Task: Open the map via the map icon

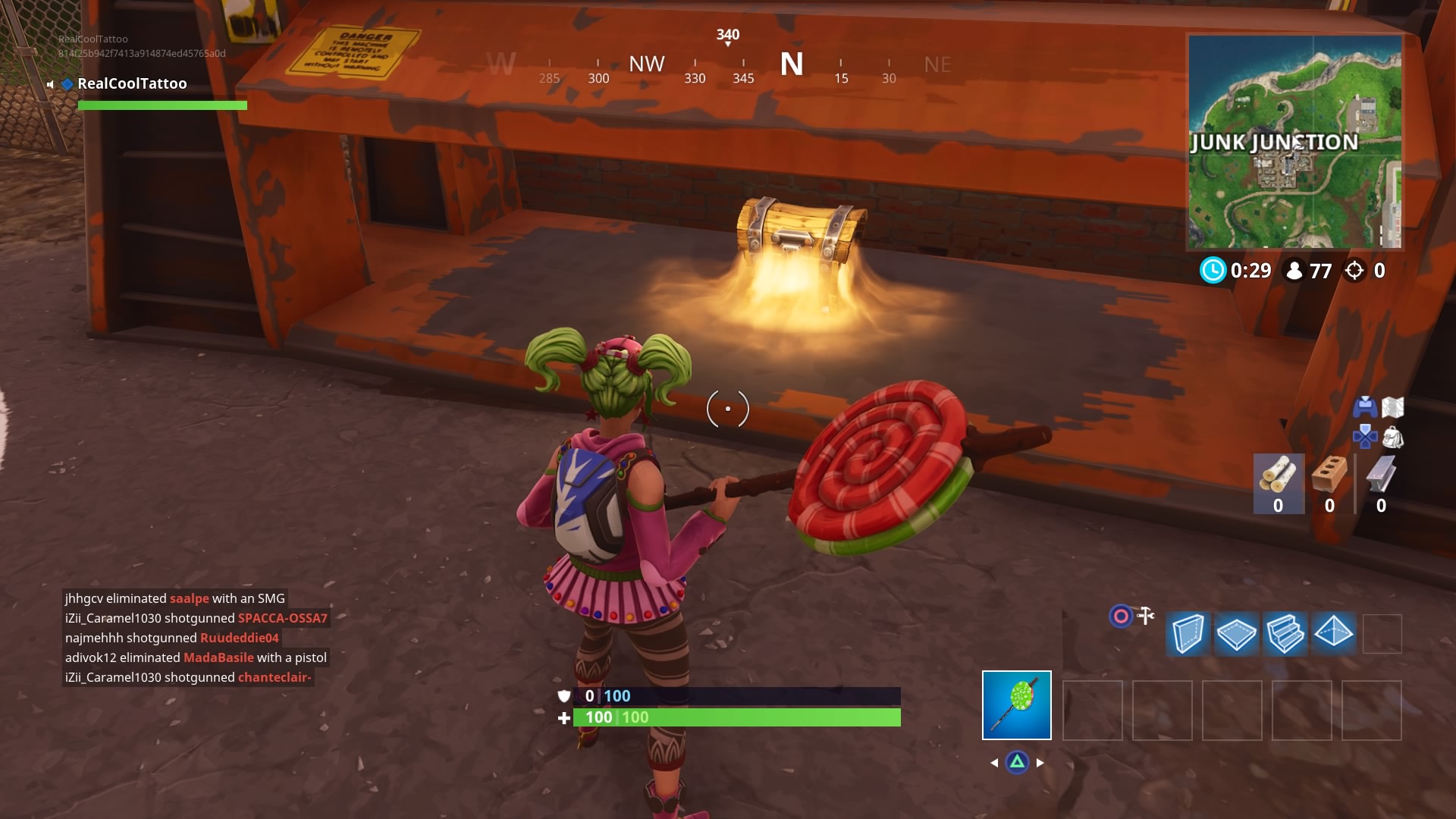Action: click(x=1394, y=407)
